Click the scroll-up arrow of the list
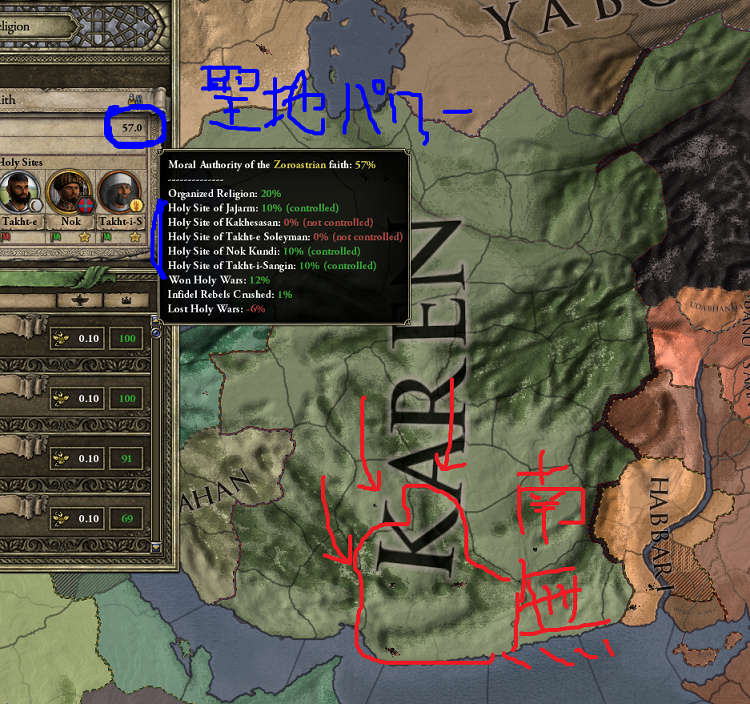The width and height of the screenshot is (750, 704). pos(155,321)
